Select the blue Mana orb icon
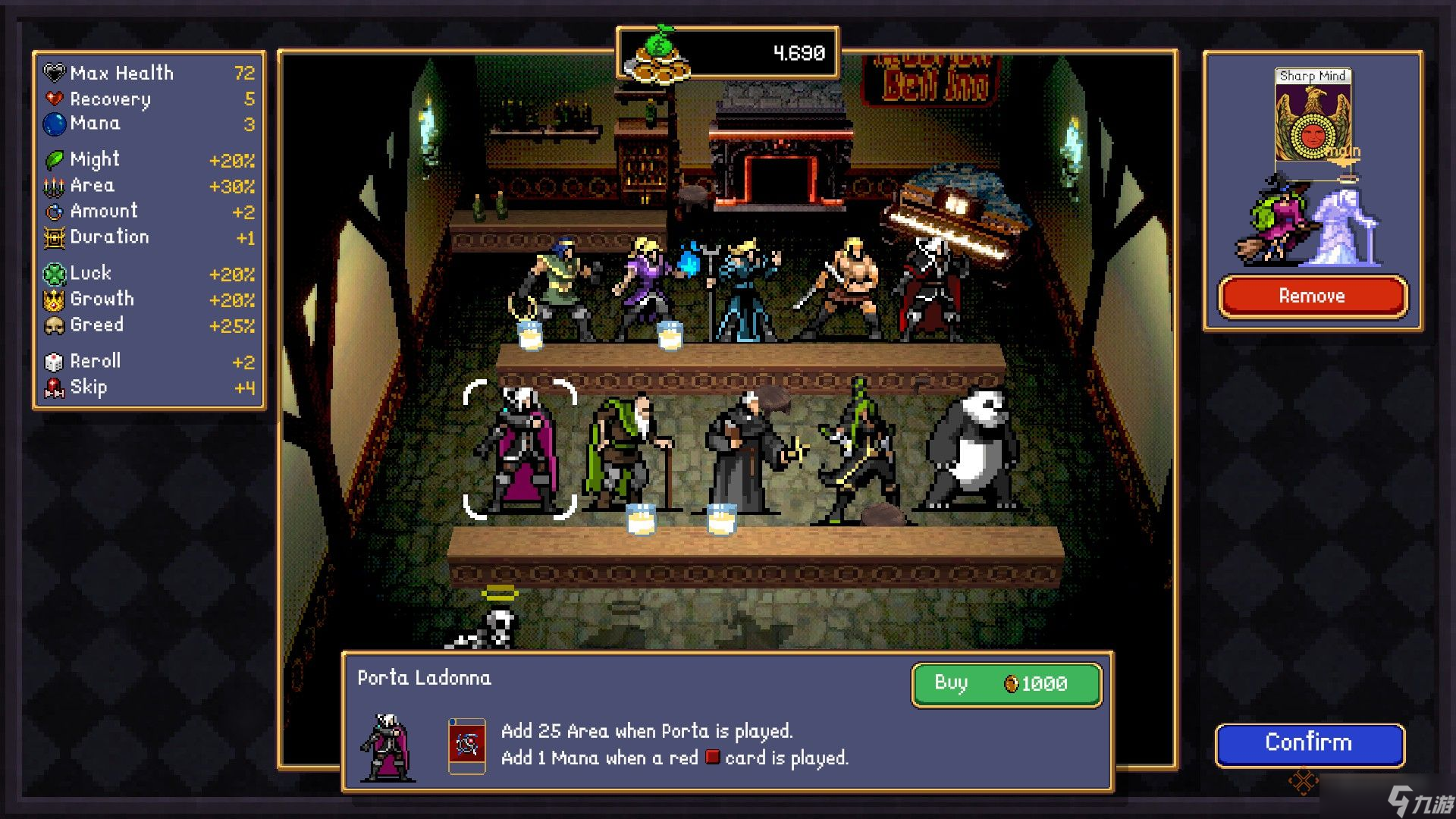The height and width of the screenshot is (819, 1456). coord(53,124)
